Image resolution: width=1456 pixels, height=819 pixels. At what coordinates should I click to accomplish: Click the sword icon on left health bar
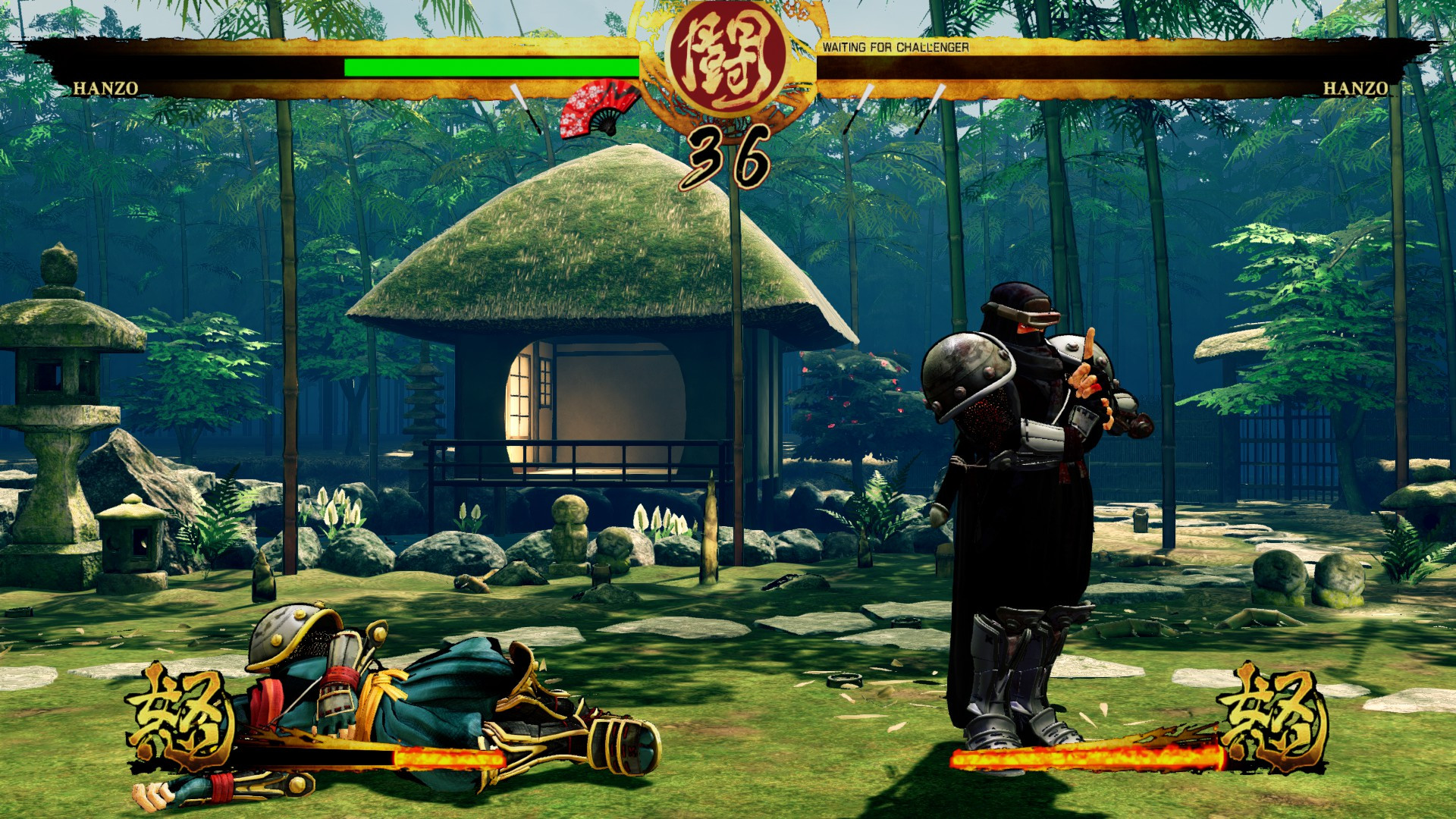tap(523, 106)
